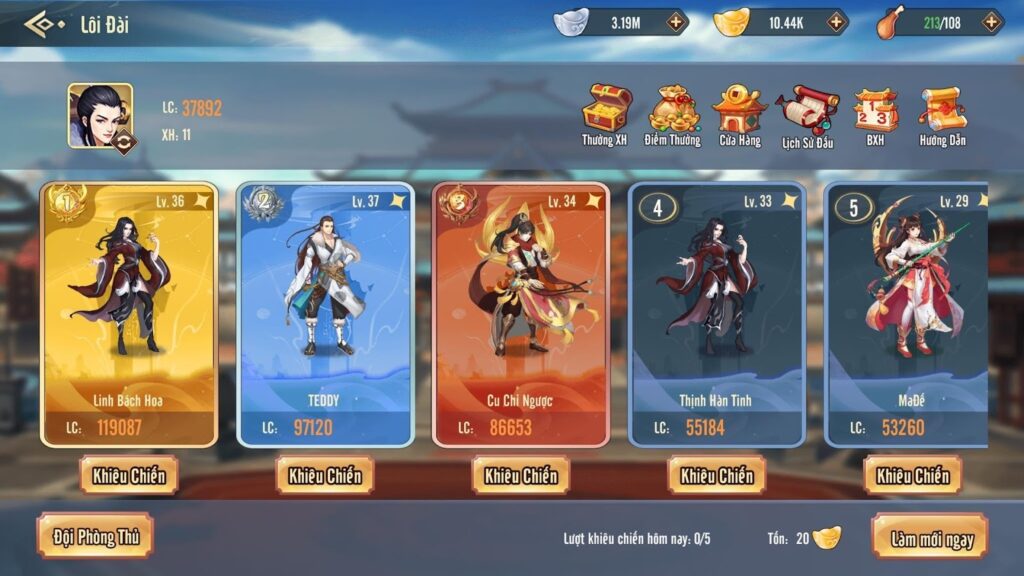Add more chicken leg stamina

coord(991,22)
